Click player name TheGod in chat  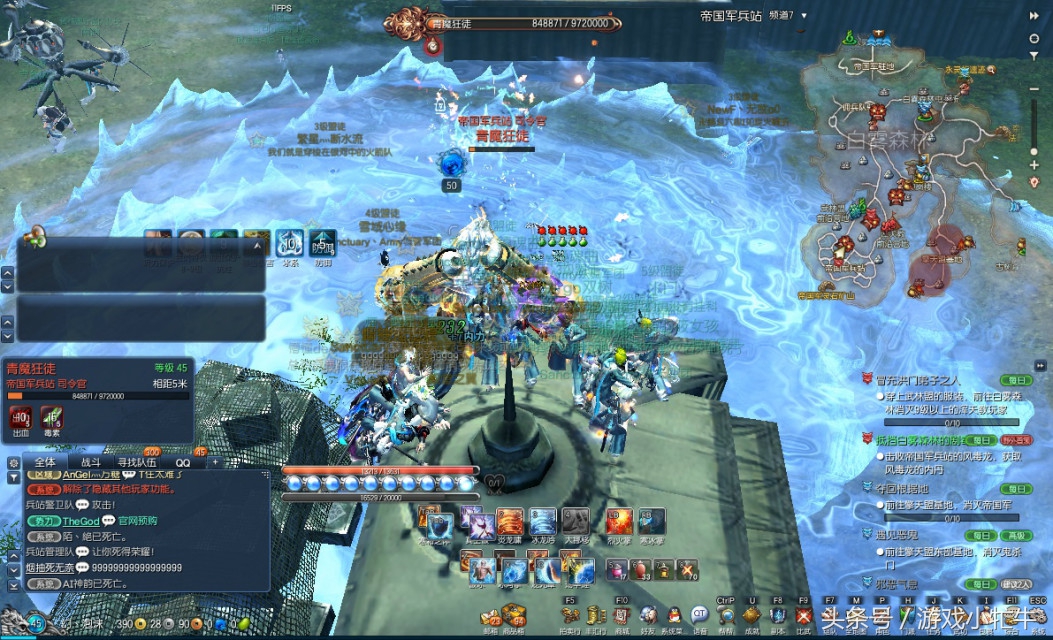click(x=81, y=521)
